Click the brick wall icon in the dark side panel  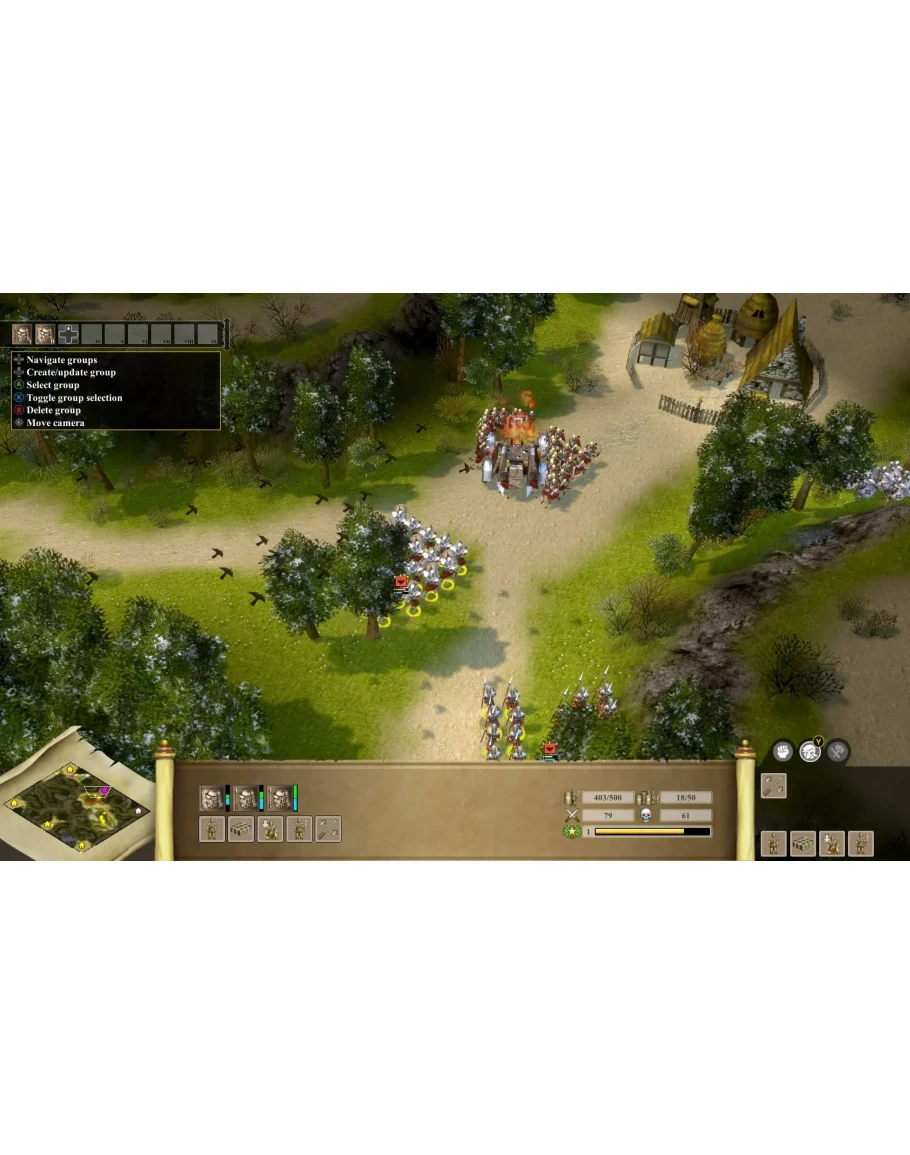803,844
